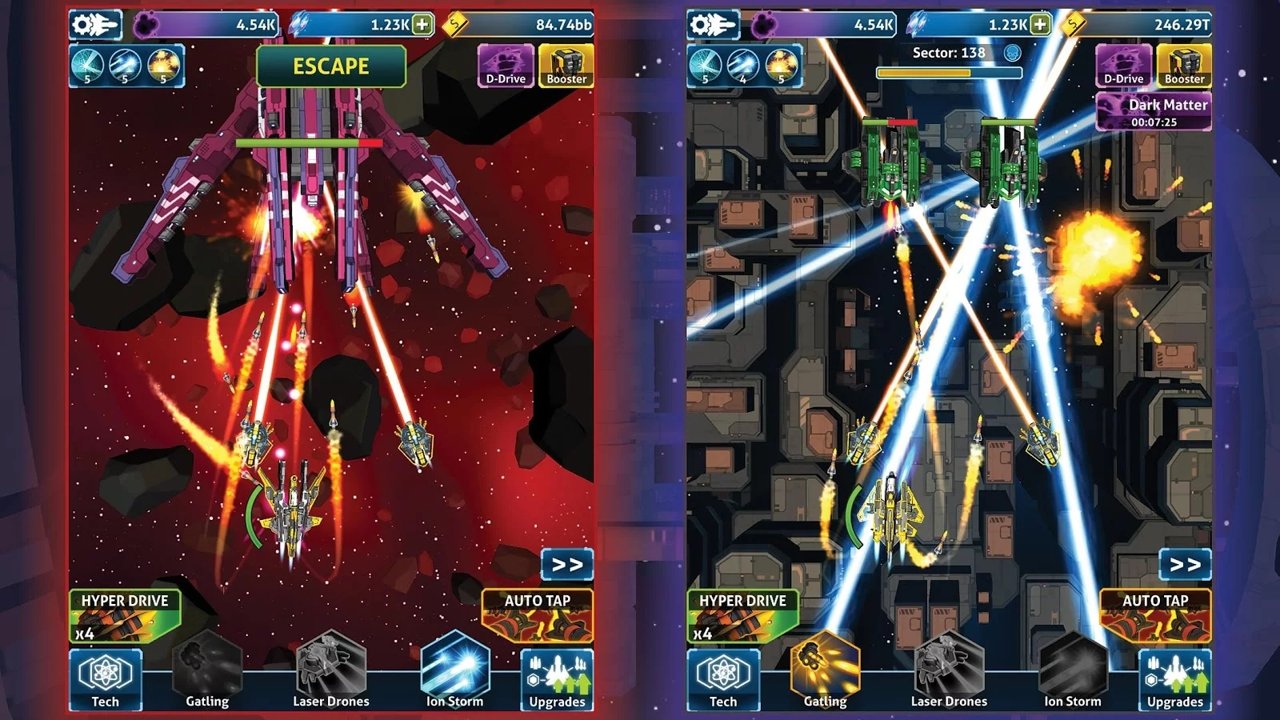Click Booster crate on the Sector 138 screen
The image size is (1280, 720).
pyautogui.click(x=1184, y=65)
